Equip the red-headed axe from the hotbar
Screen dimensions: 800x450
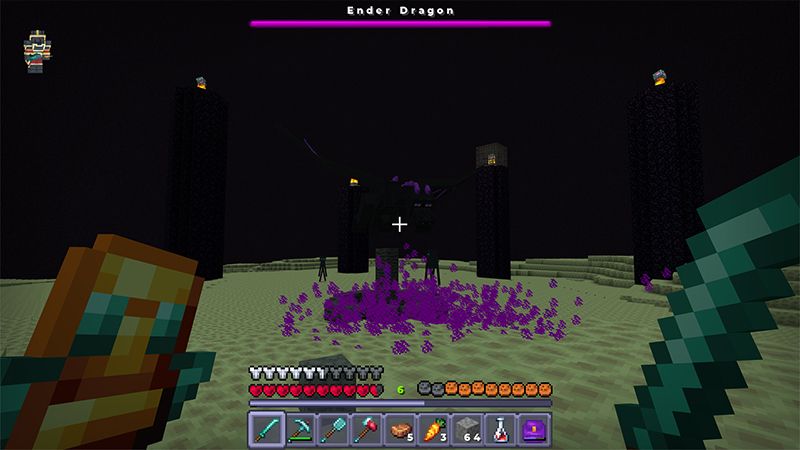pos(366,428)
